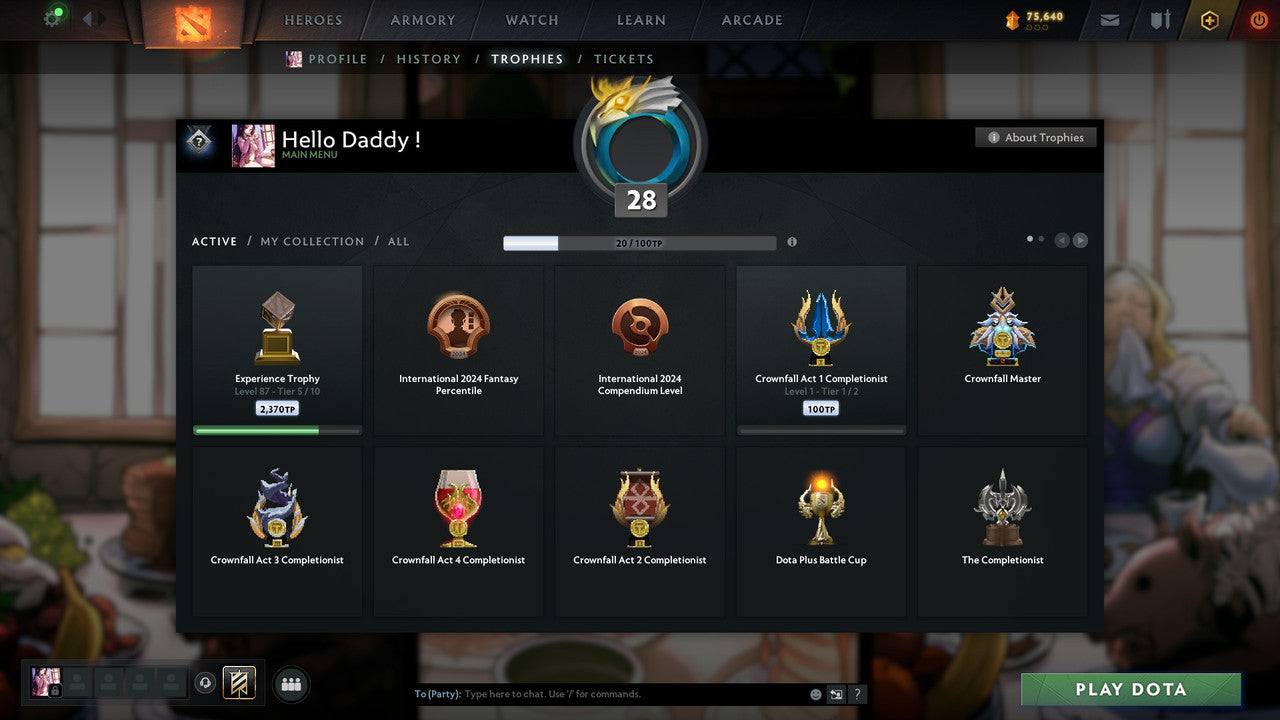
Task: Click the previous trophies page arrow
Action: pyautogui.click(x=1062, y=240)
